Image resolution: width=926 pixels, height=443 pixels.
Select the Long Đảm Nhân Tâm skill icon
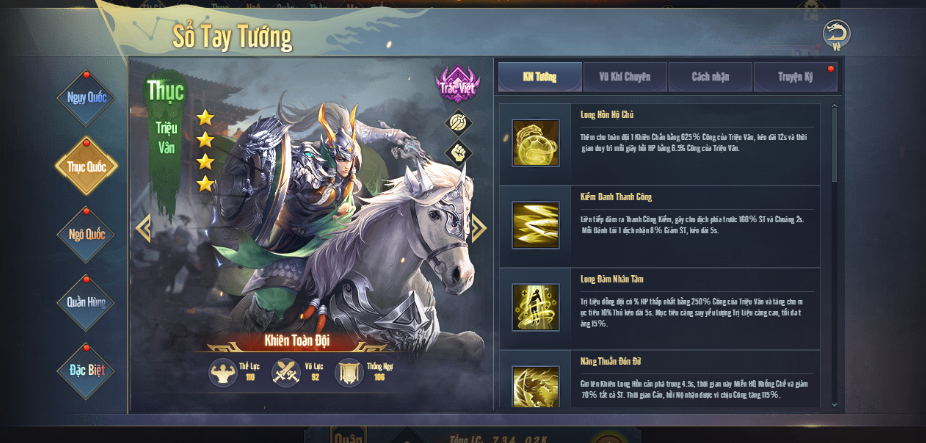tap(536, 307)
